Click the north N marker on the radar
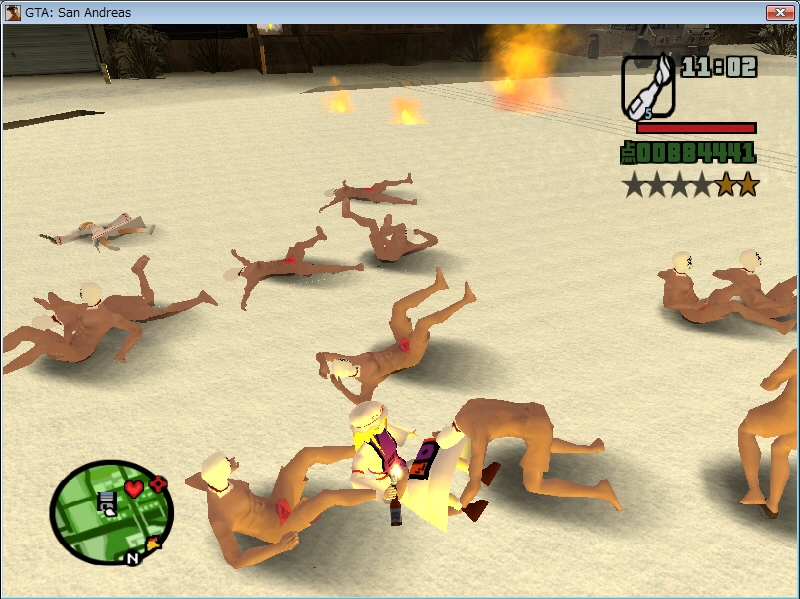The width and height of the screenshot is (800, 599). pos(132,558)
